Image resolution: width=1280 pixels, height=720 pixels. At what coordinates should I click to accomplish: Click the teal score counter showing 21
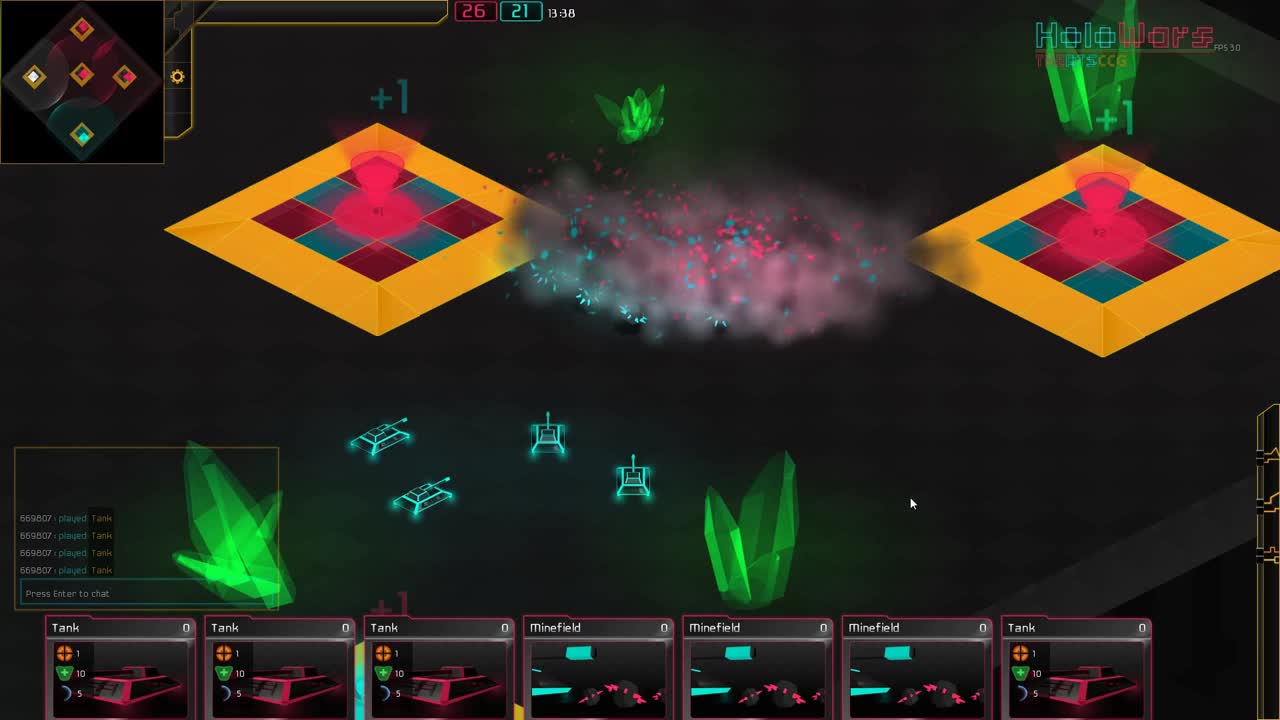[520, 12]
